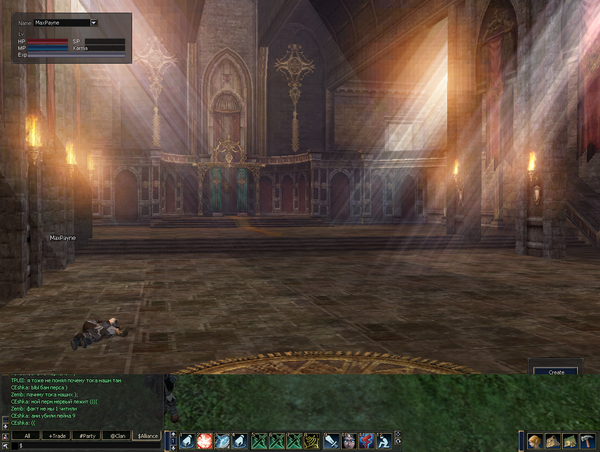Switch to the All chat tab
600x452 pixels.
point(27,436)
